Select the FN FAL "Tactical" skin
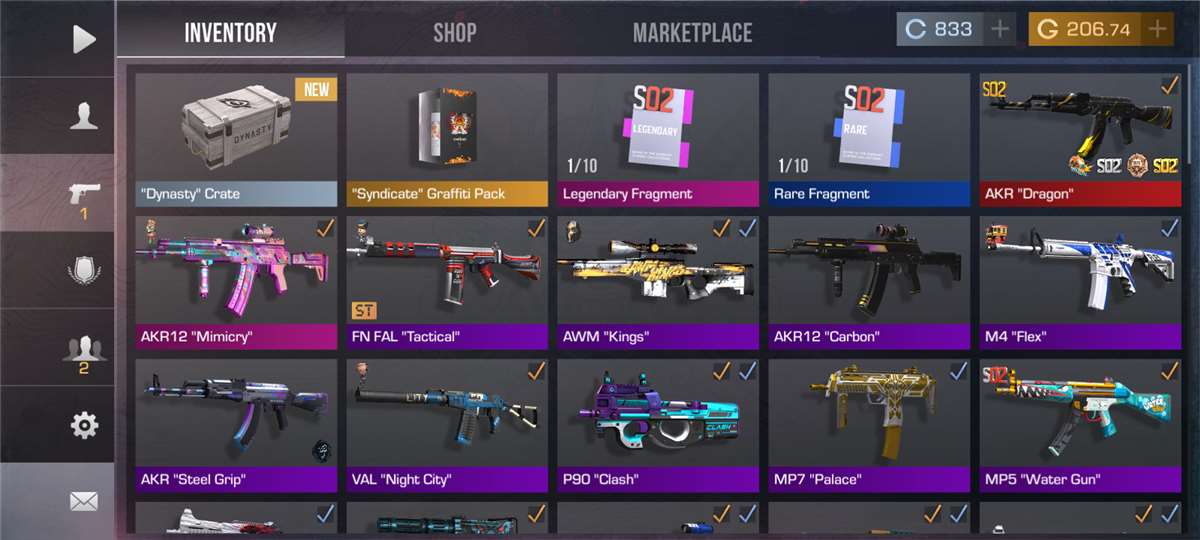The height and width of the screenshot is (540, 1200). tap(447, 281)
